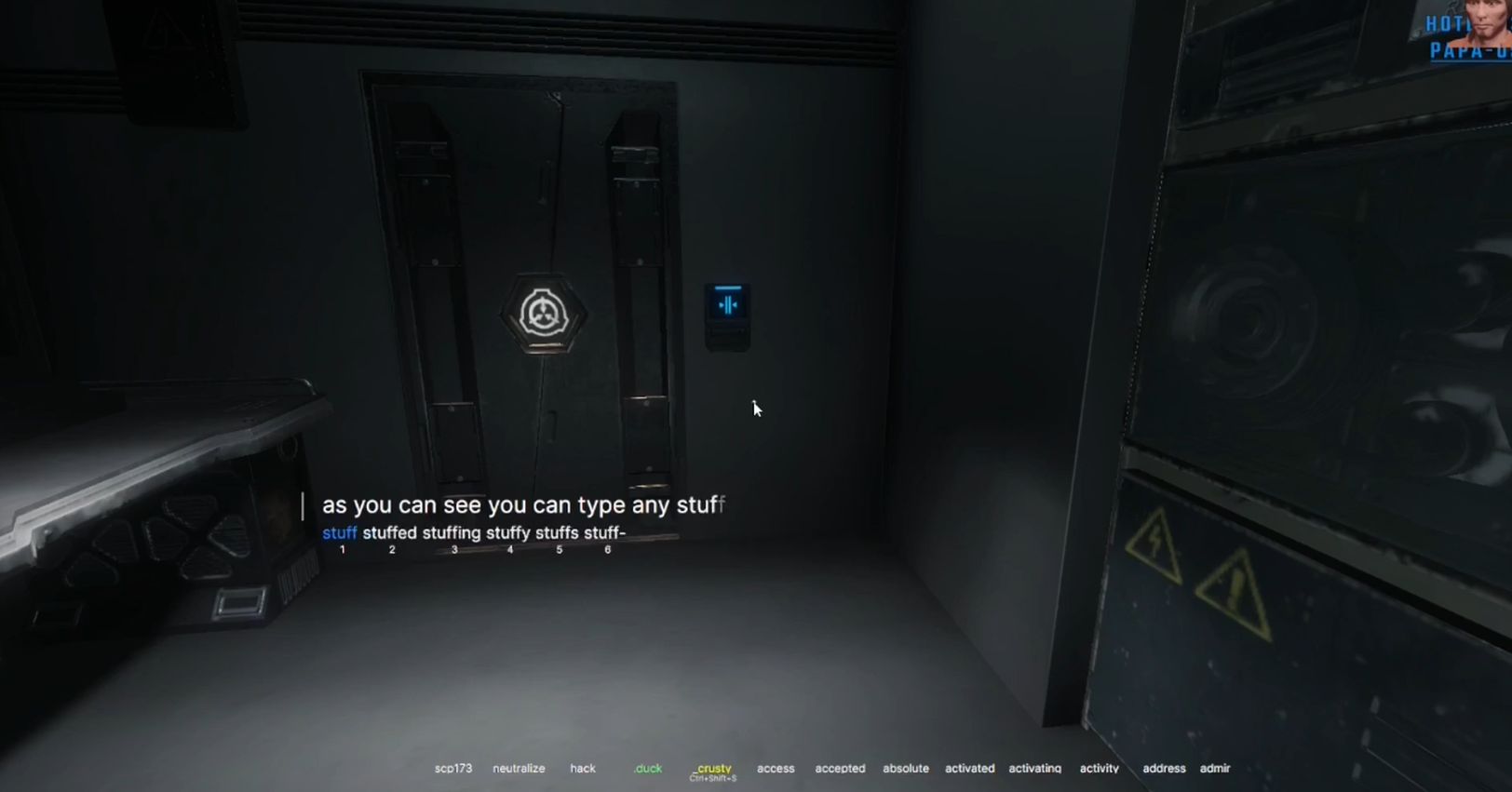The width and height of the screenshot is (1512, 792).
Task: Click the access word in the bottom row
Action: click(775, 769)
